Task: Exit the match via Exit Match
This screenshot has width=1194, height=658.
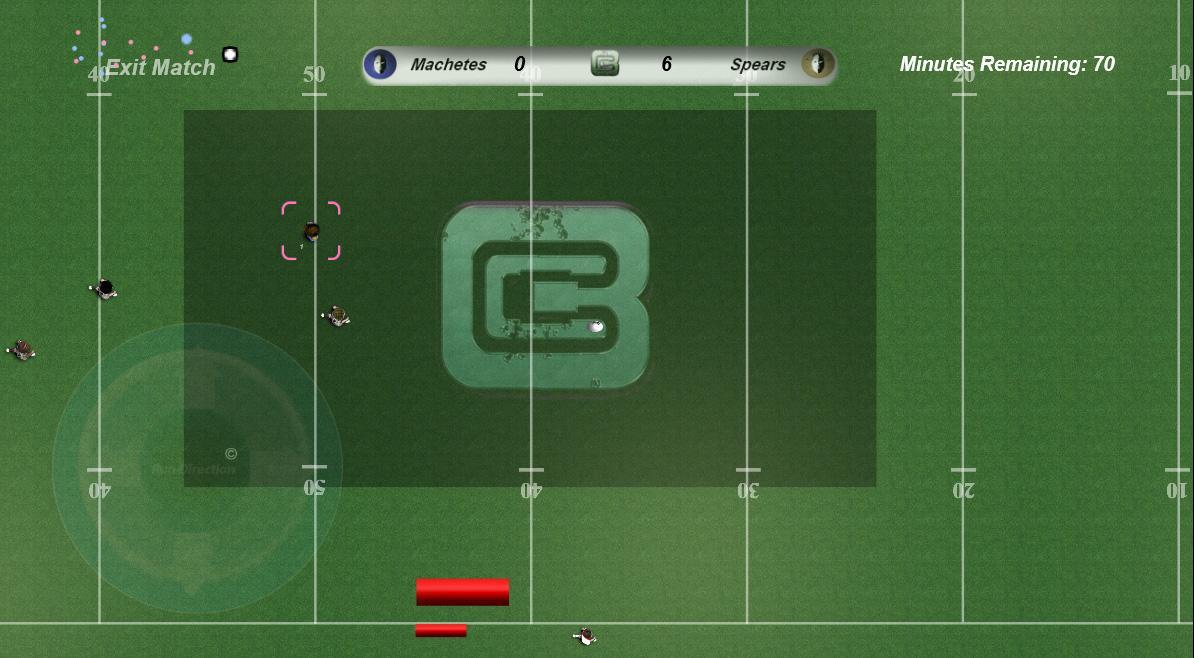Action: click(160, 68)
